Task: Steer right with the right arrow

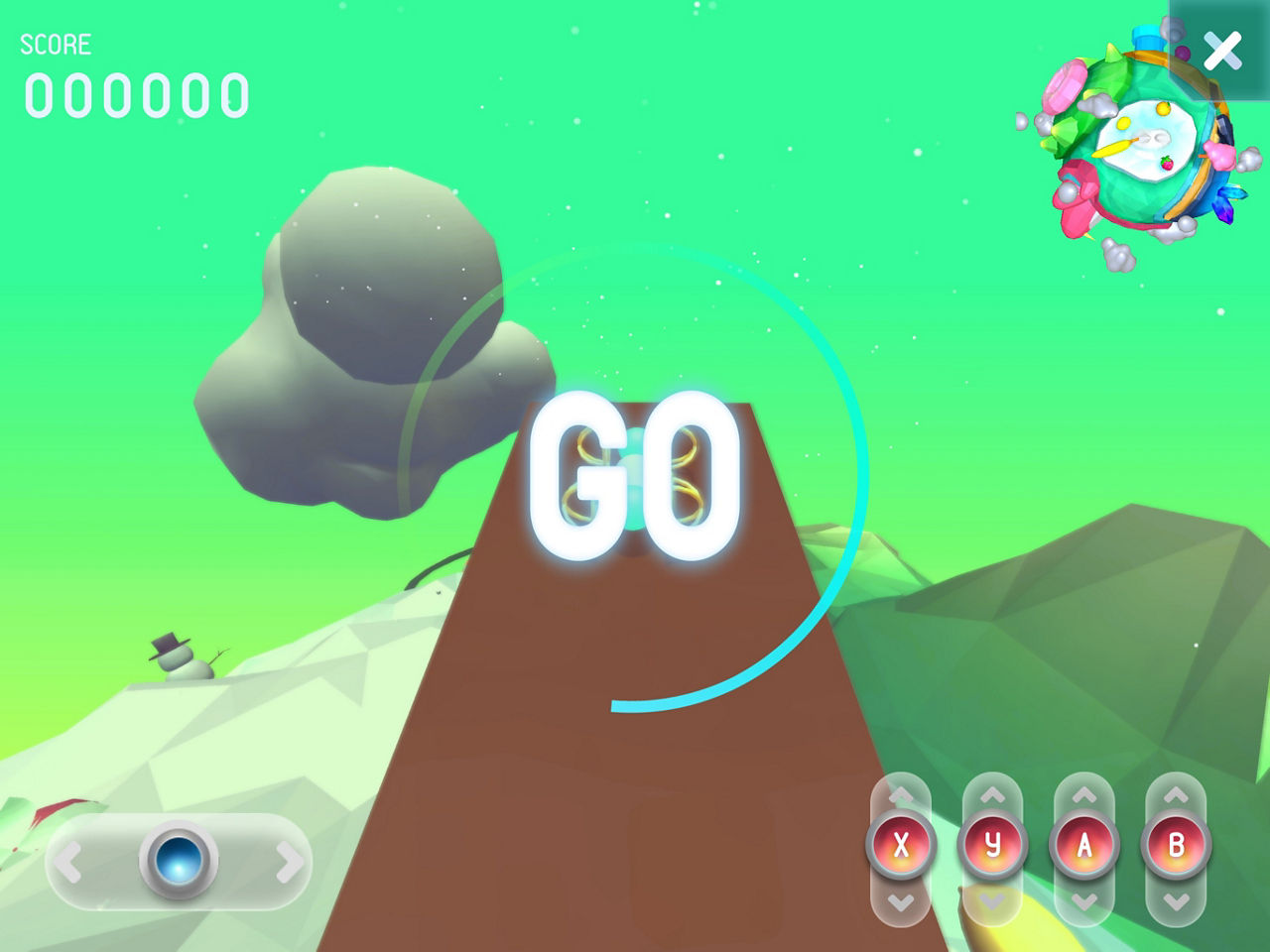Action: point(289,862)
